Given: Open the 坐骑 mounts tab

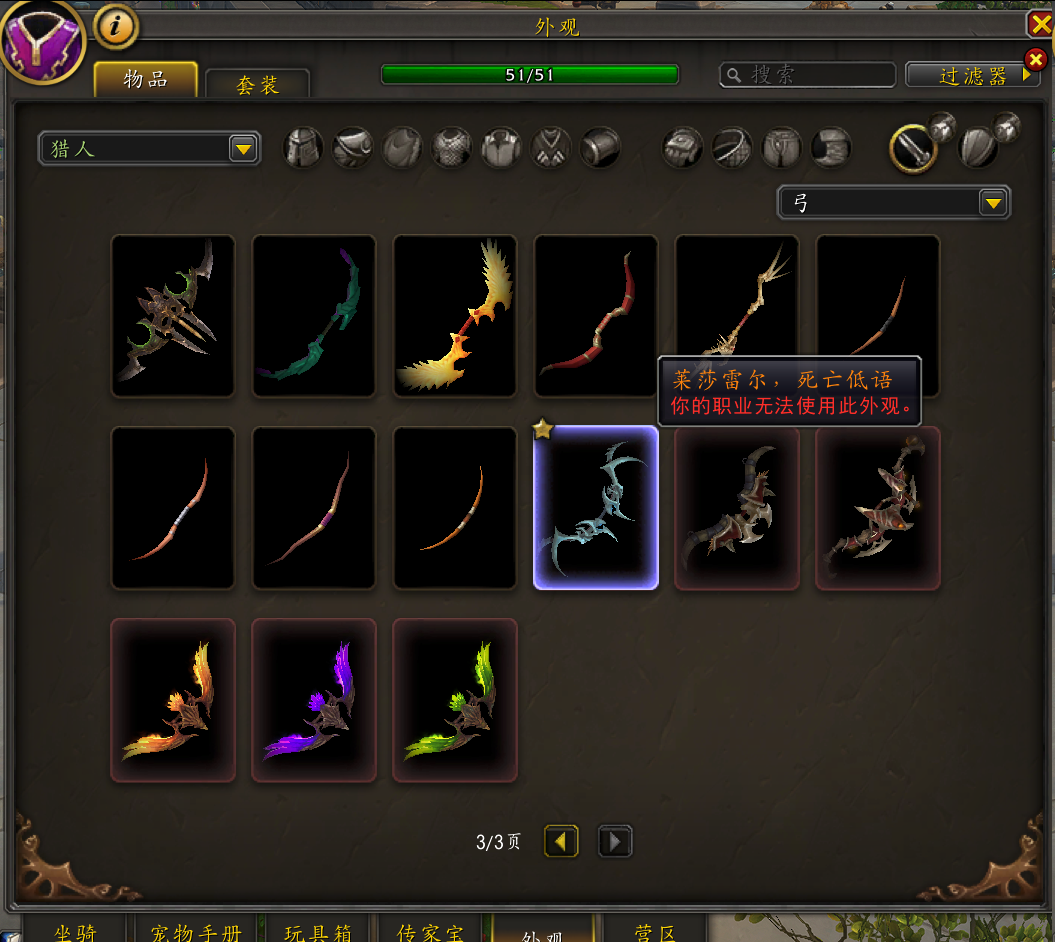Looking at the screenshot, I should (x=75, y=930).
